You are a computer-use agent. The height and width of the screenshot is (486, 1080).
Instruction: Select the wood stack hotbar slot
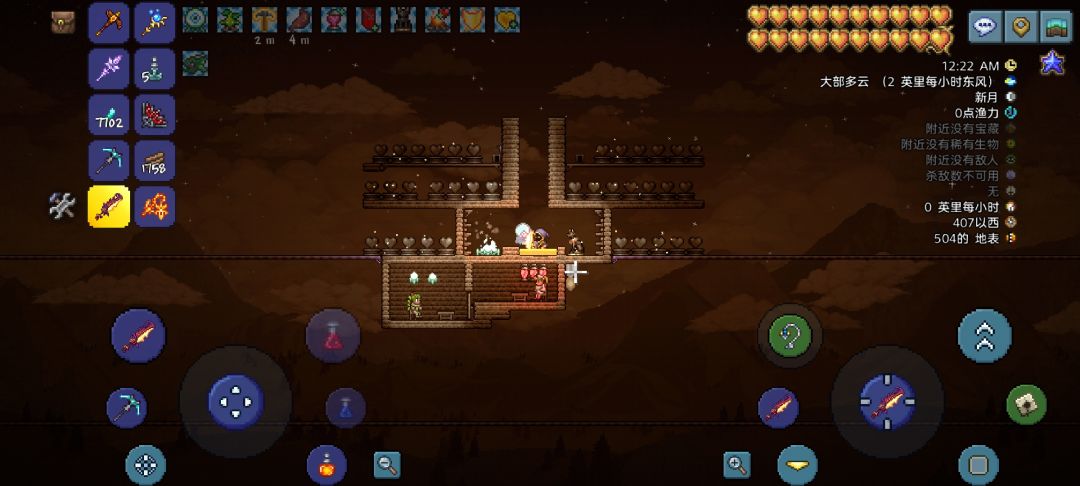click(155, 161)
